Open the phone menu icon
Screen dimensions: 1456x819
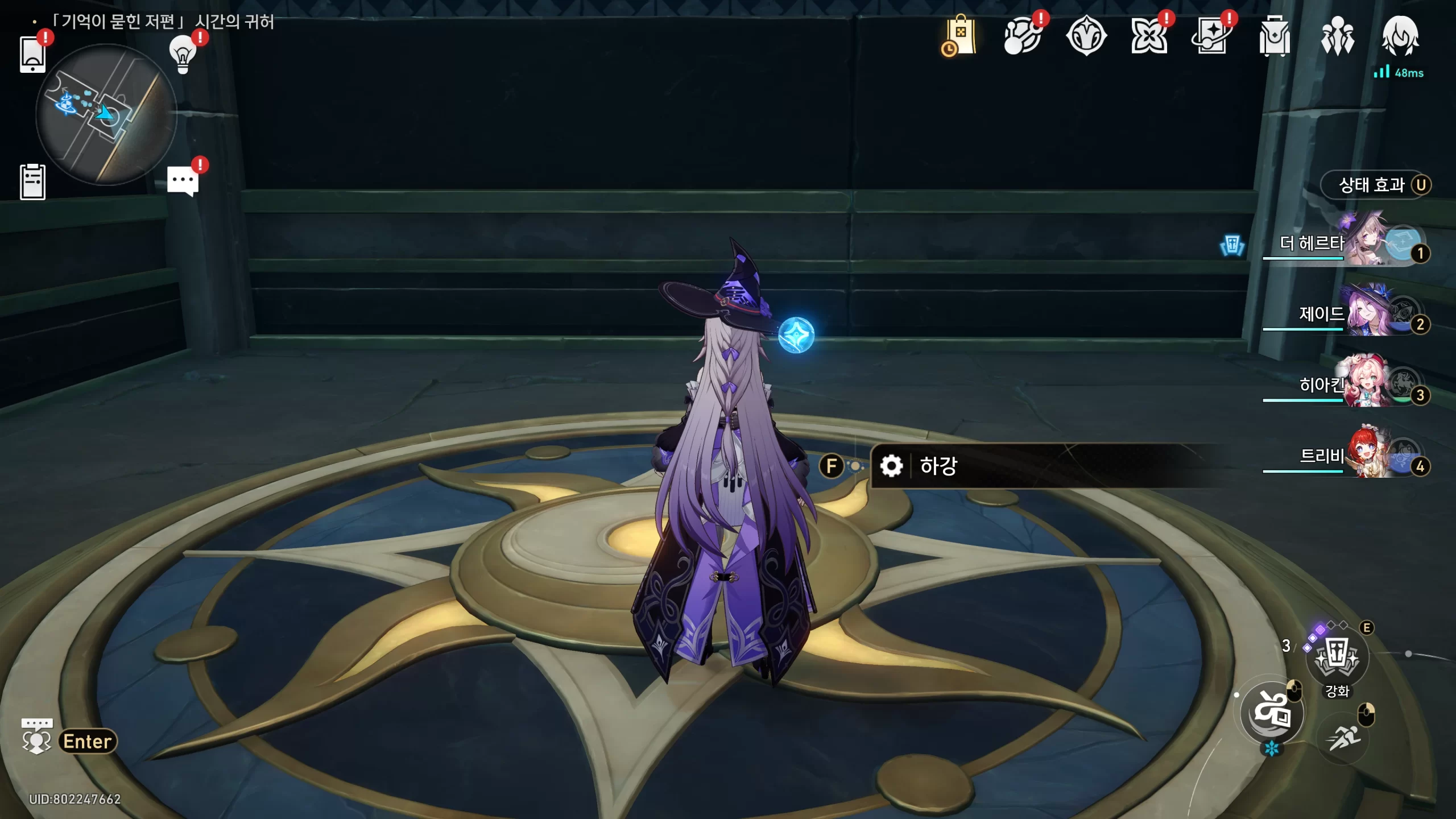[x=32, y=55]
